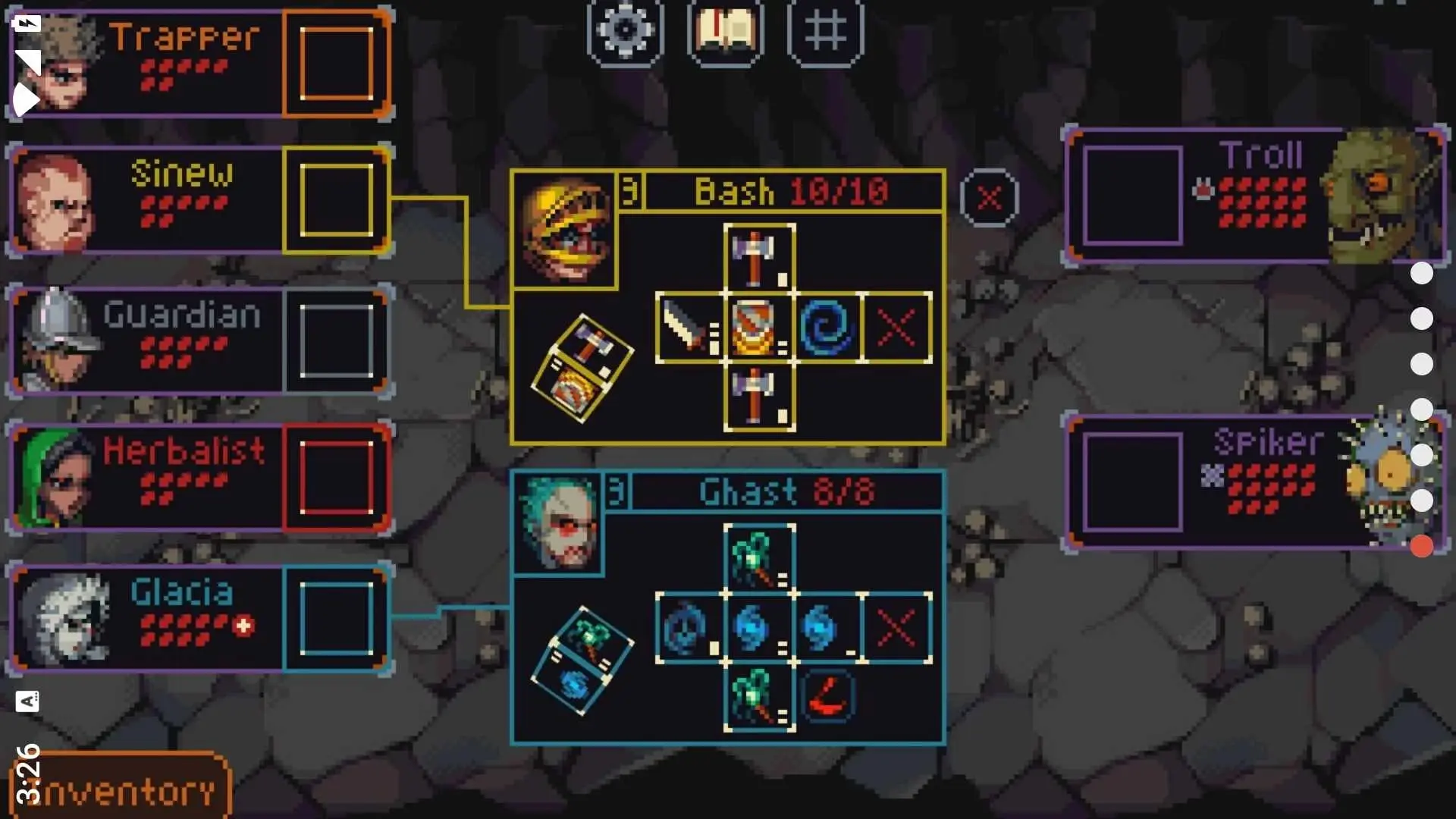The width and height of the screenshot is (1456, 819).
Task: Select the blue spiral side on Bash's die
Action: point(827,328)
